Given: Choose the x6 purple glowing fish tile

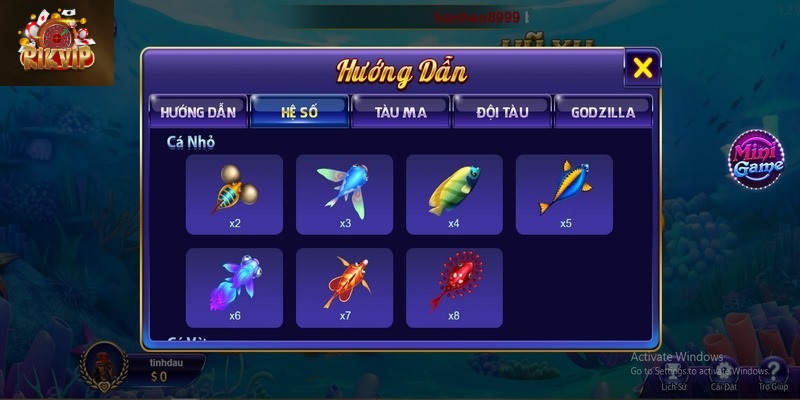Looking at the screenshot, I should click(x=234, y=287).
